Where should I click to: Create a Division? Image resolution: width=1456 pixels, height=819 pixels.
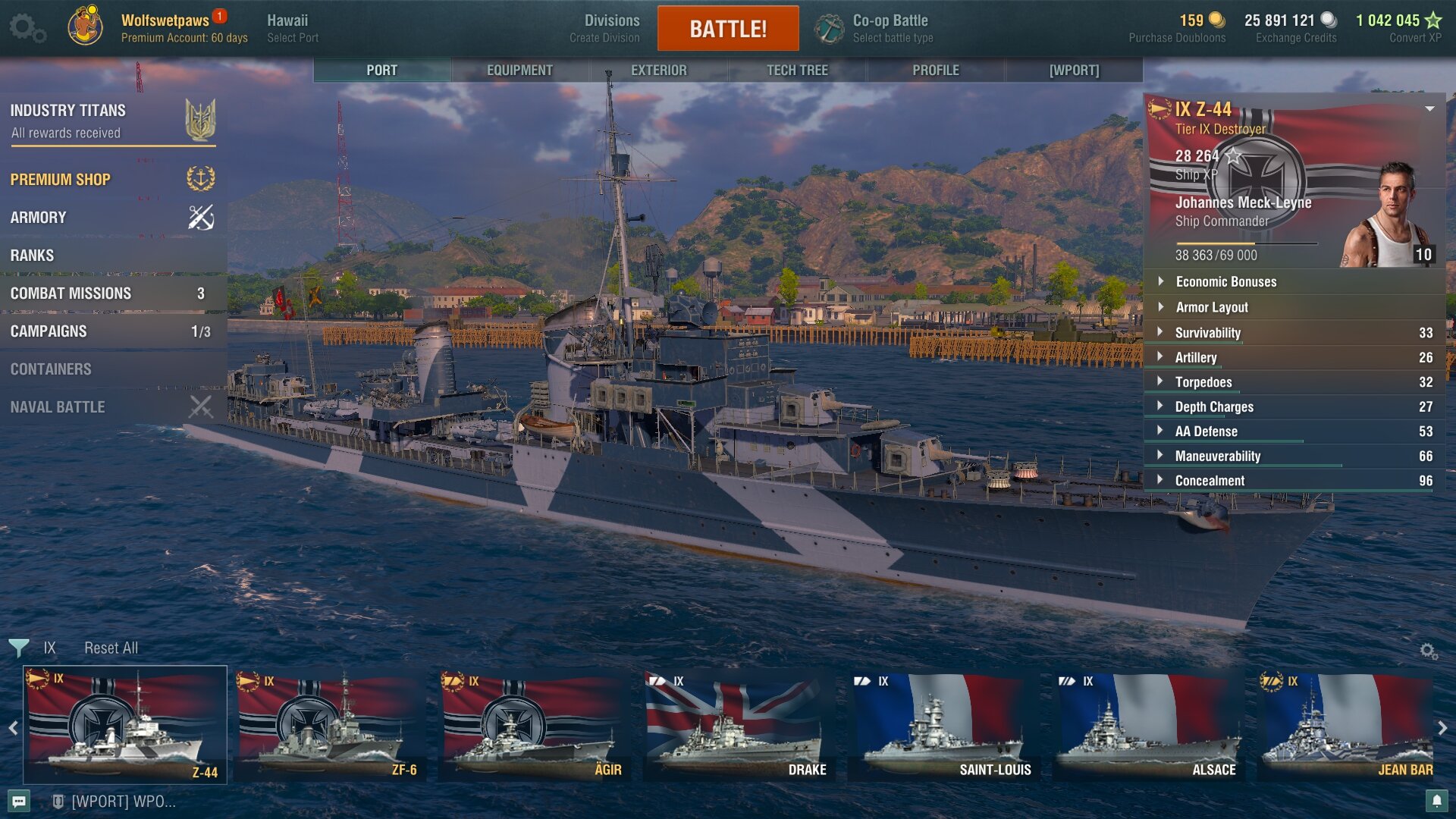[x=605, y=29]
